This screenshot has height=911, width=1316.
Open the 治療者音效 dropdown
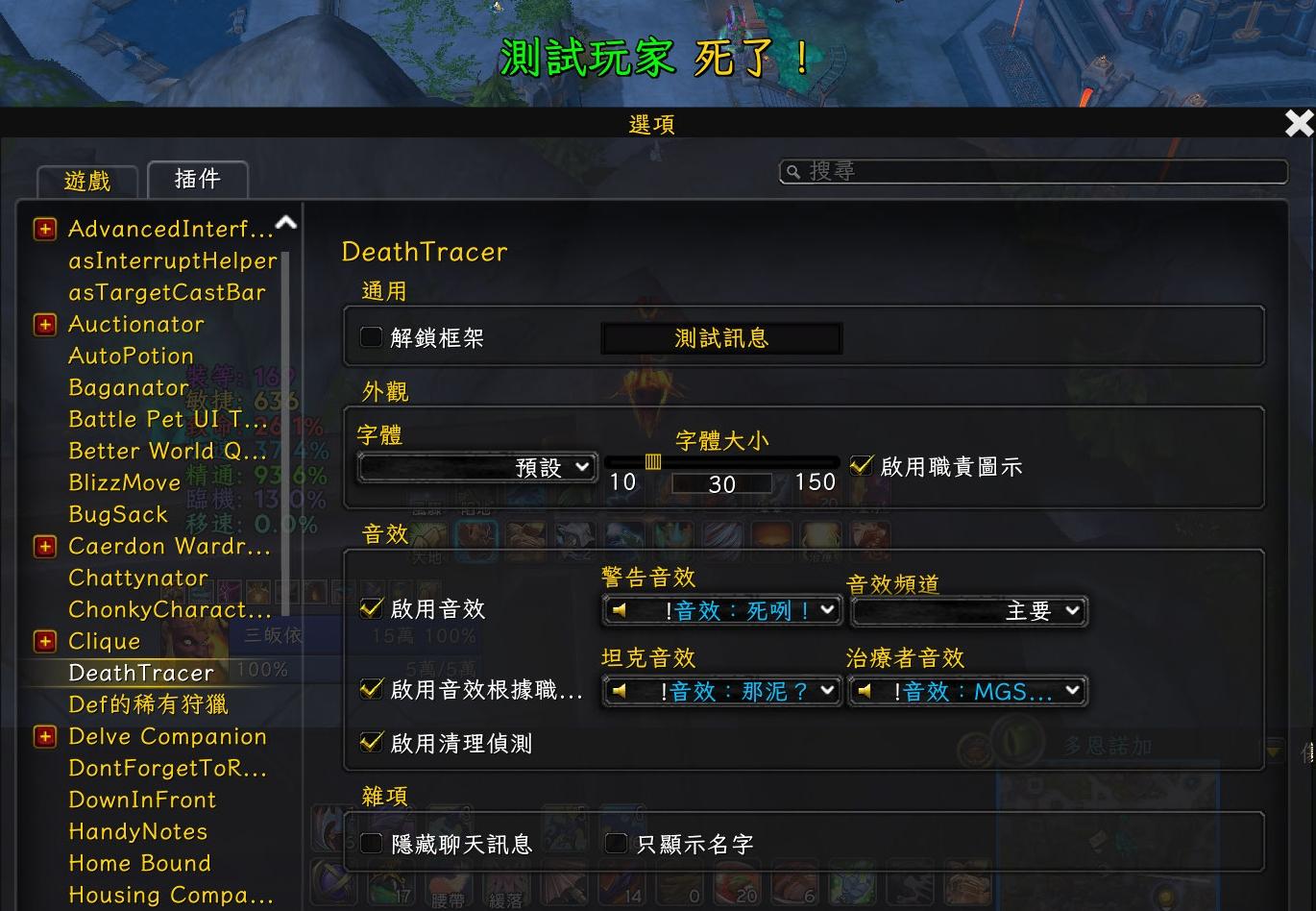968,691
